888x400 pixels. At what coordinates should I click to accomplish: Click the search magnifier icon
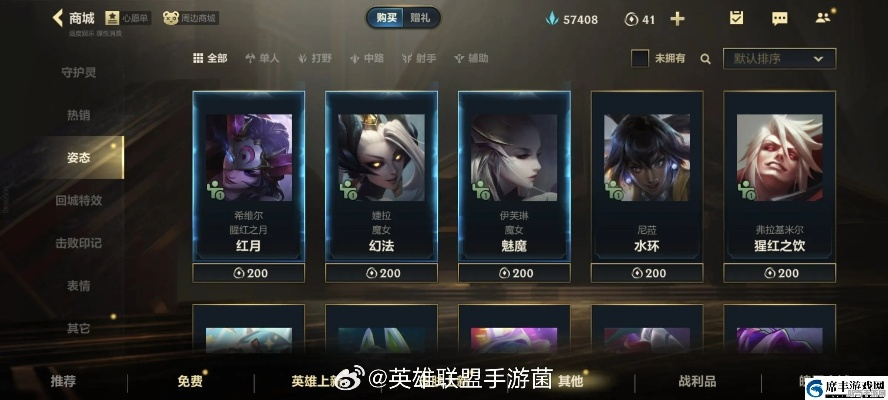coord(706,59)
